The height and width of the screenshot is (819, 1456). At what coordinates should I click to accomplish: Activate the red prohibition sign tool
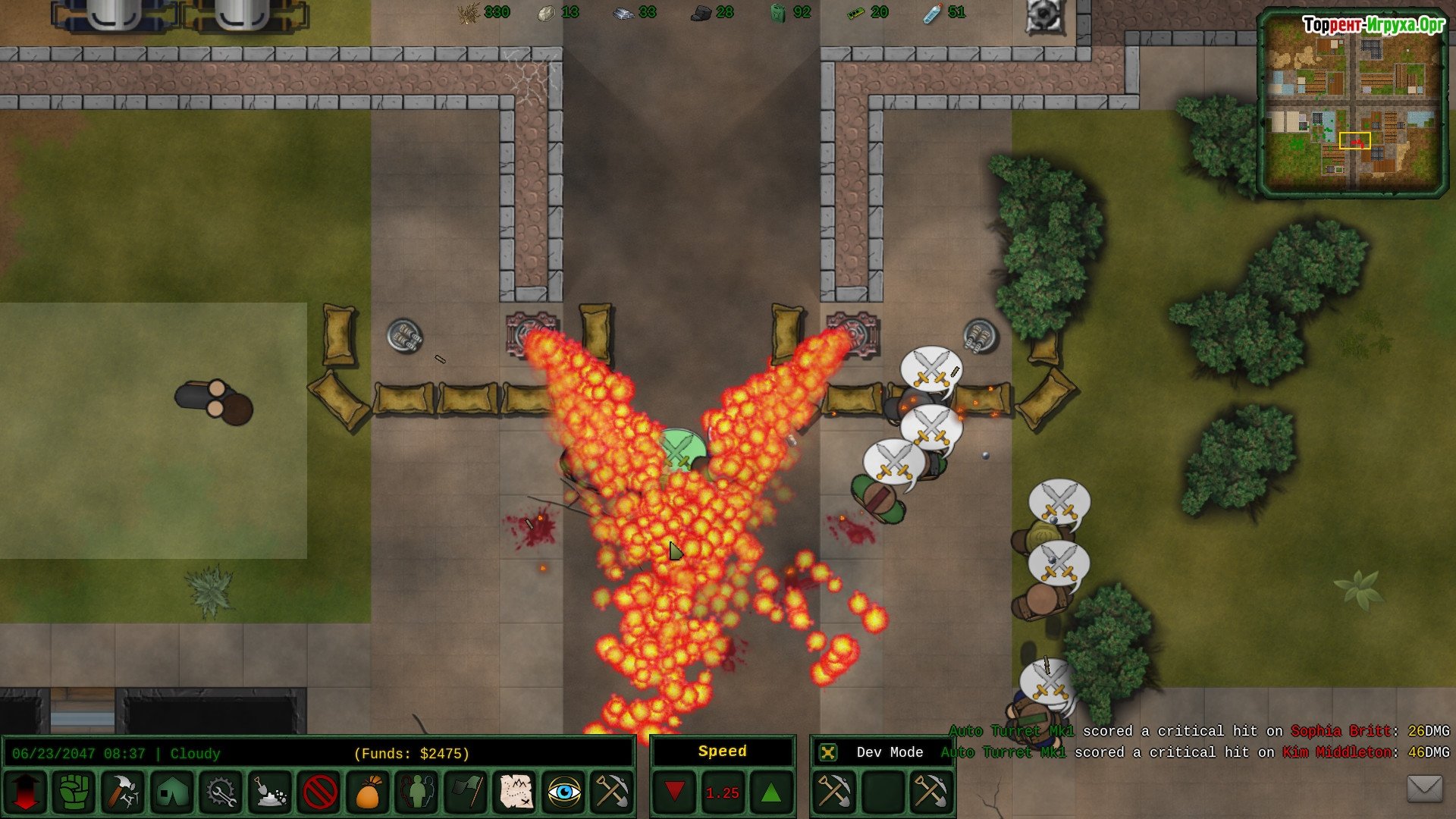(319, 792)
